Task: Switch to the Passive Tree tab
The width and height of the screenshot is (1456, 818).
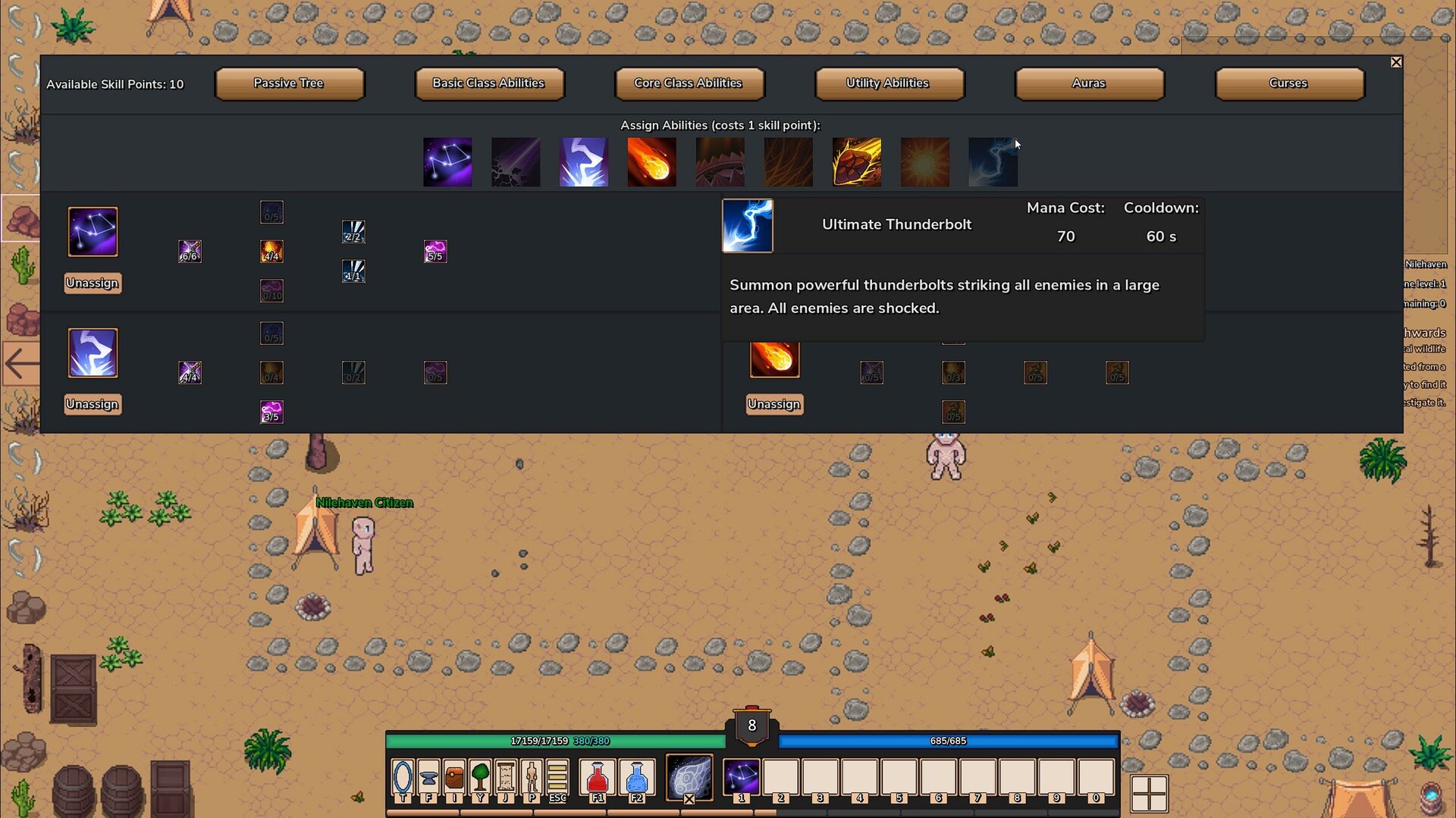Action: click(290, 83)
